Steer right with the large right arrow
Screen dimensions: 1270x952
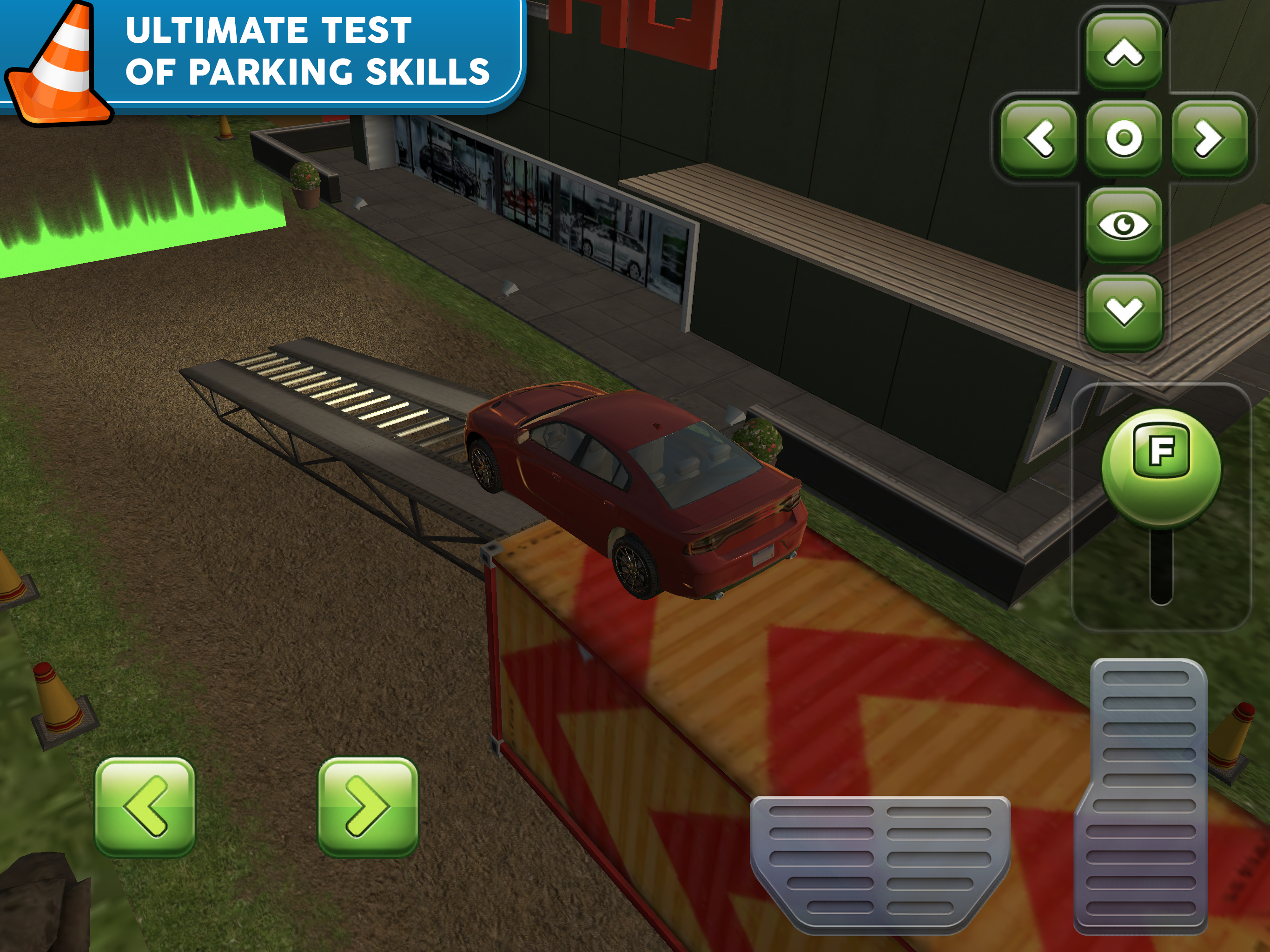tap(368, 807)
